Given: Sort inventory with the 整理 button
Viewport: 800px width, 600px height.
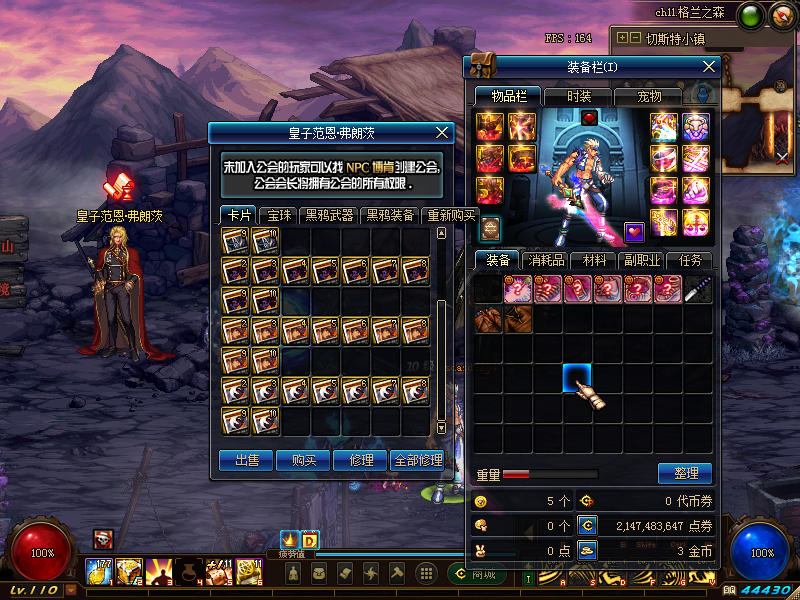Looking at the screenshot, I should (x=685, y=473).
